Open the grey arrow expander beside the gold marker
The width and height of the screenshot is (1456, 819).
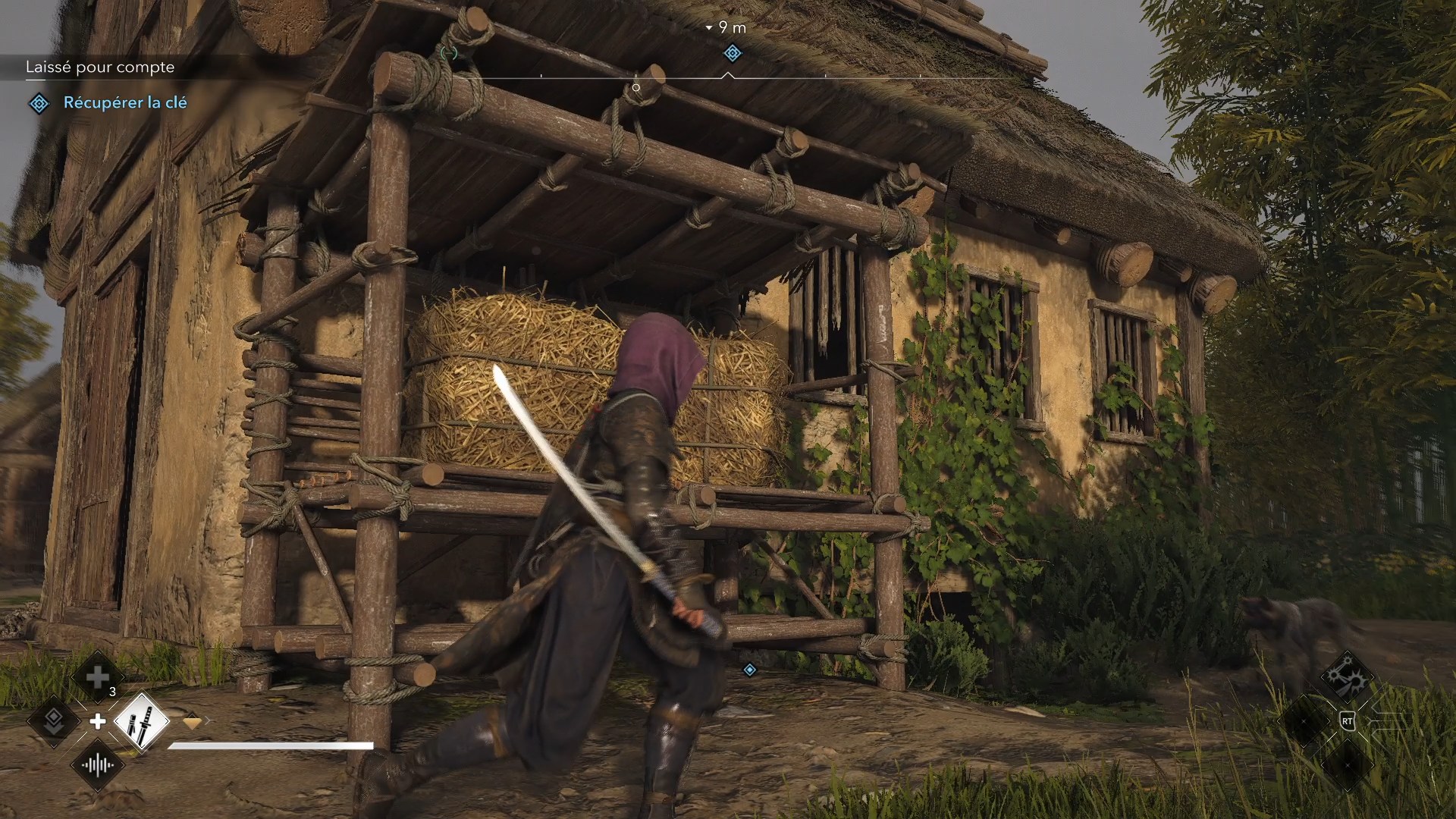209,720
